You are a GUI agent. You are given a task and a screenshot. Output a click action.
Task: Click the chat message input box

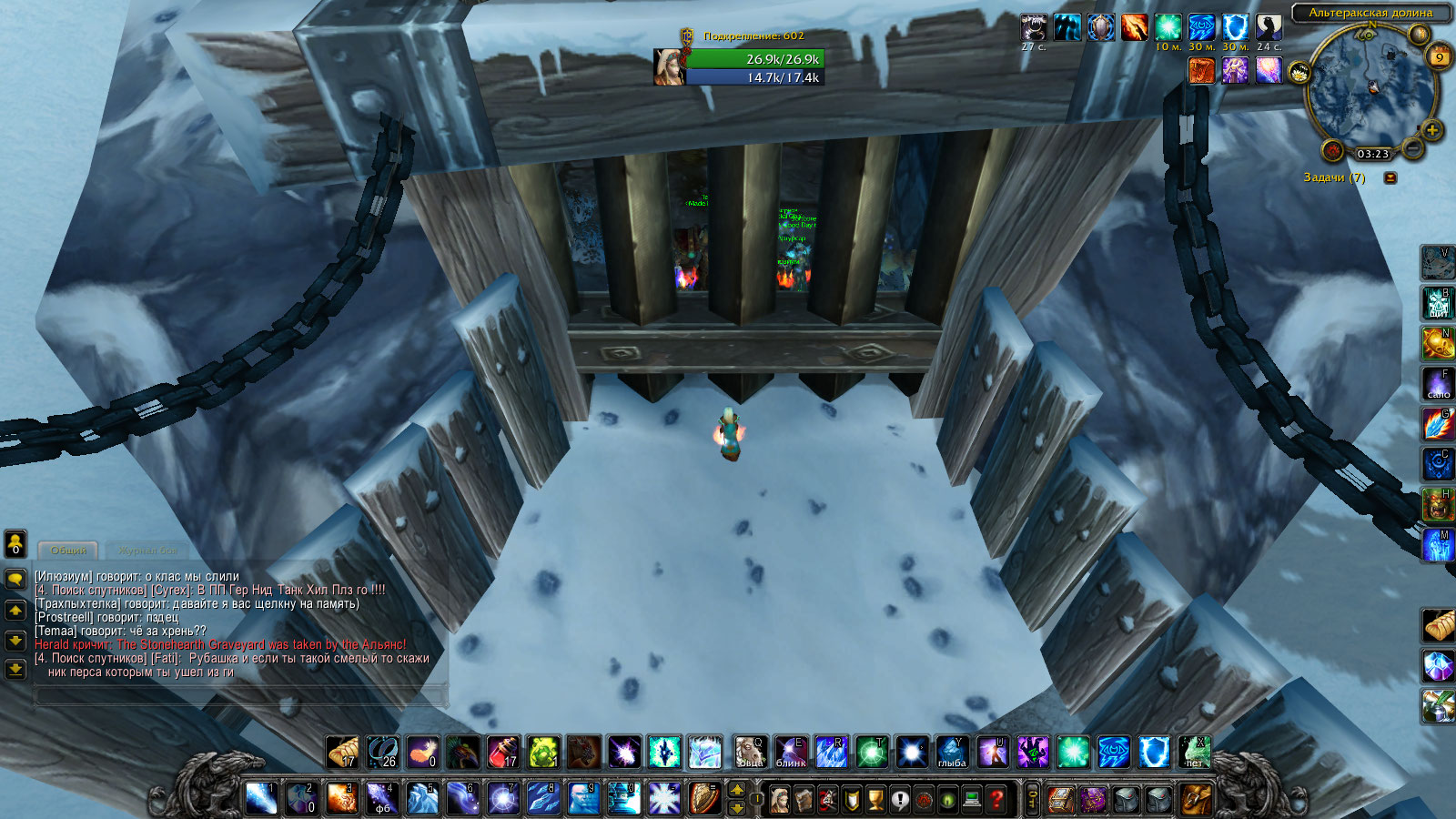tap(238, 697)
